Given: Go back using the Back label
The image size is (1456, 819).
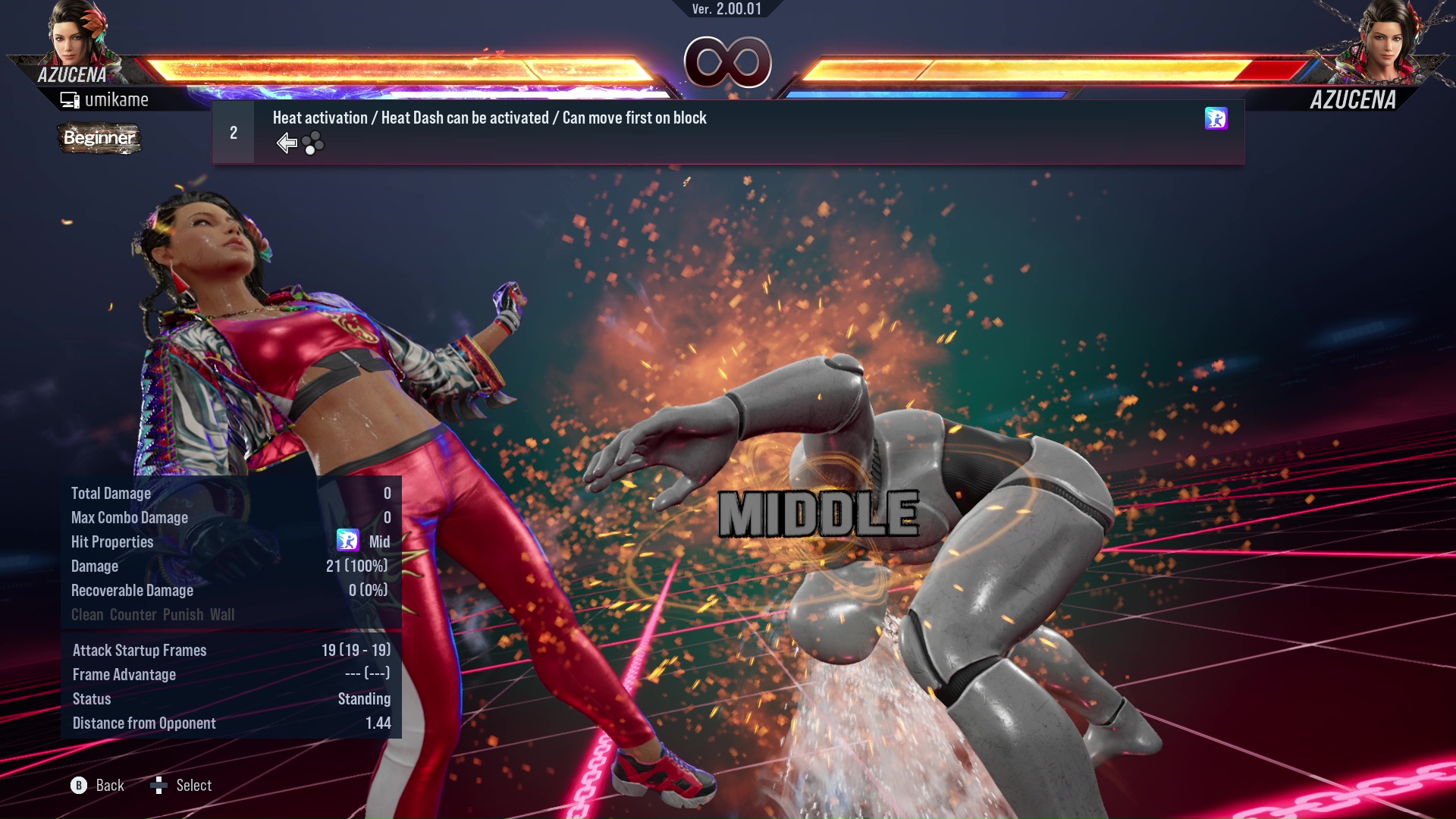Looking at the screenshot, I should coord(109,786).
